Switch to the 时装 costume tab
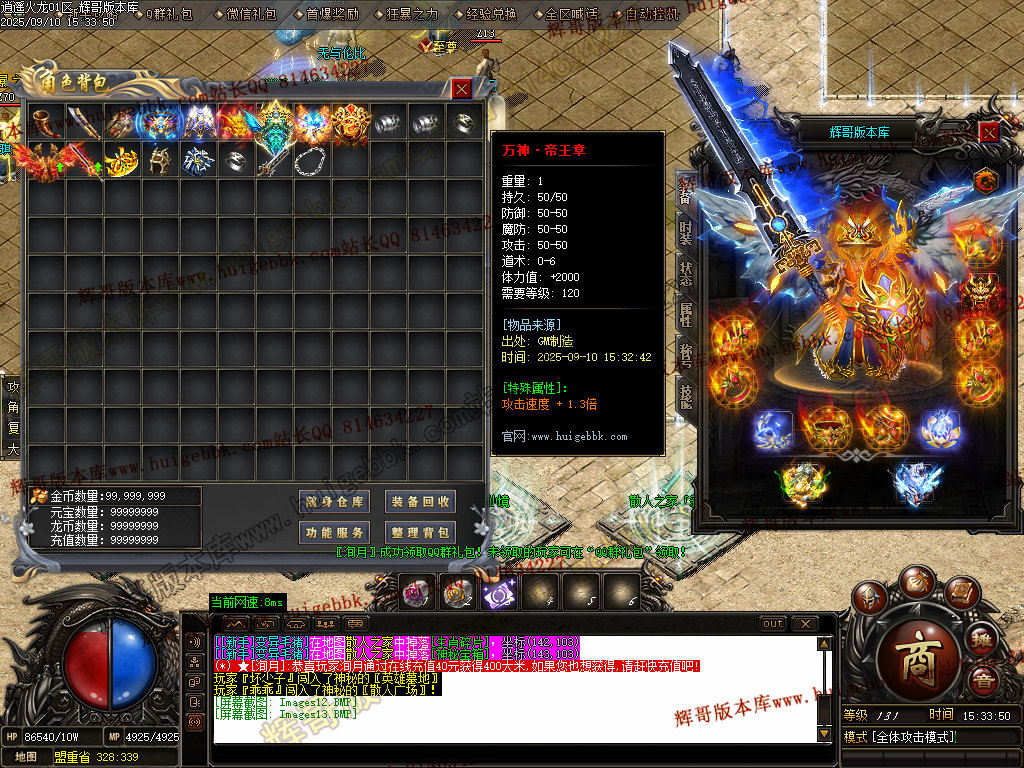The image size is (1024, 768). click(685, 233)
